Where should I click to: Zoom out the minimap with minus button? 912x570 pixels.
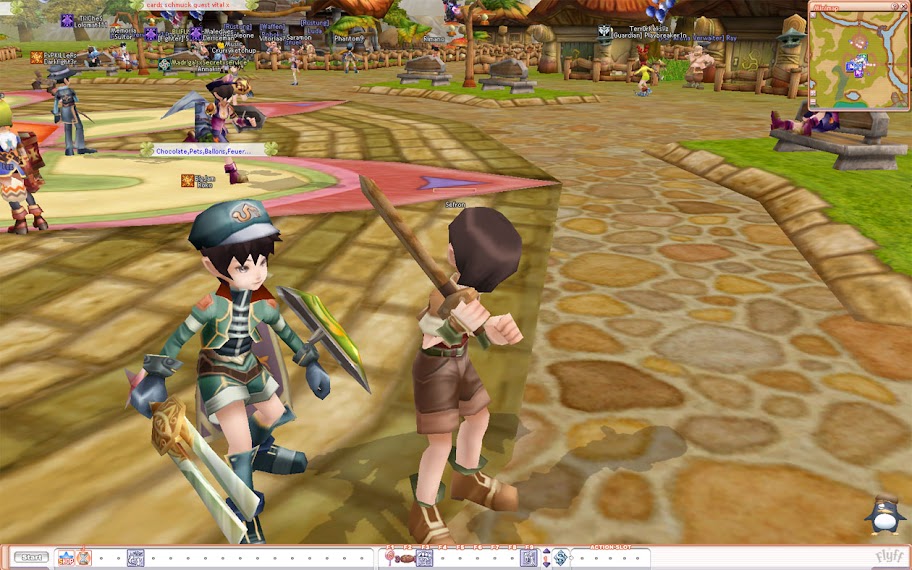click(812, 102)
